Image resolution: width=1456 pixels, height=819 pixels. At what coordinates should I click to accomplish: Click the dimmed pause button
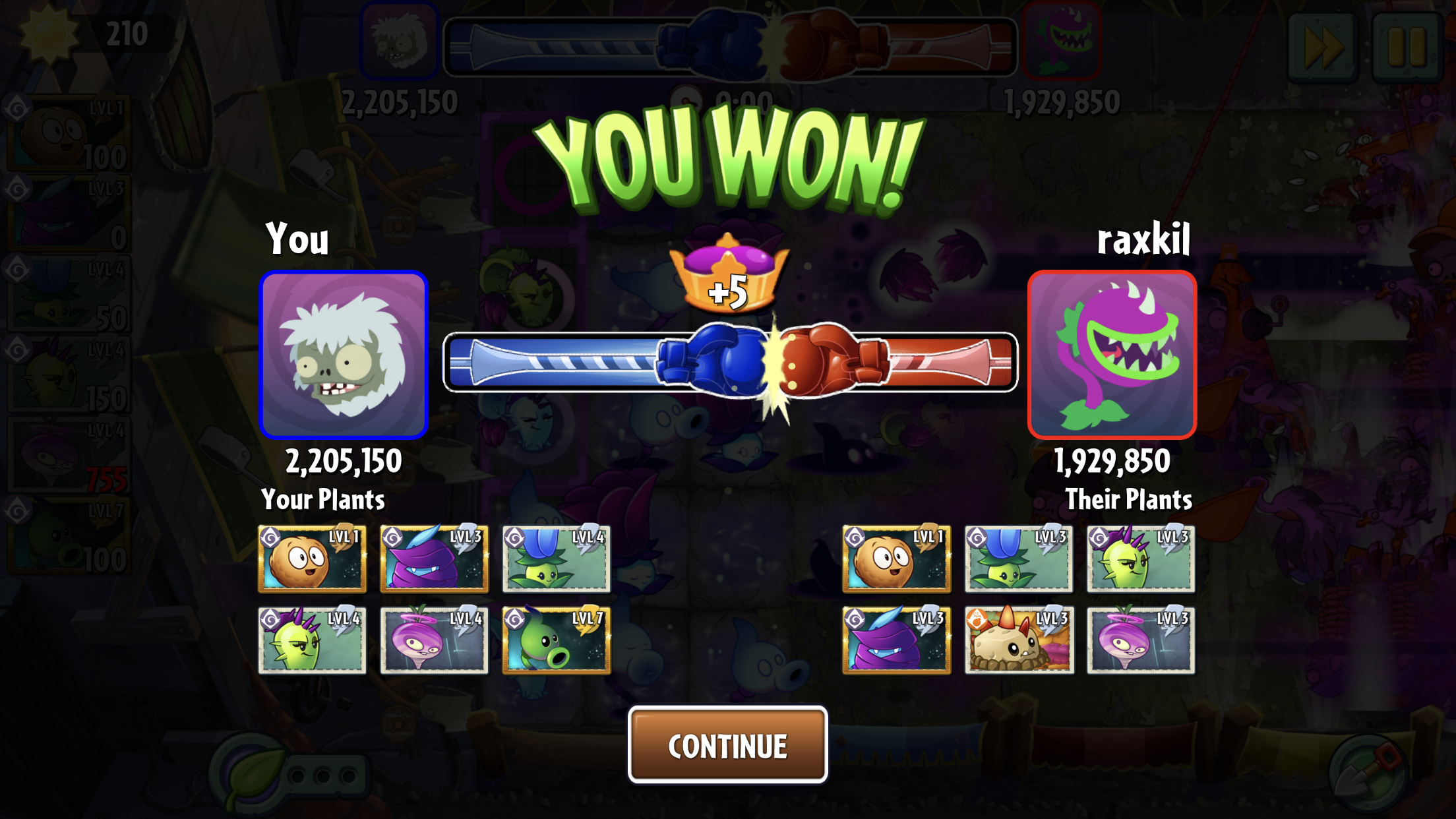(1407, 46)
